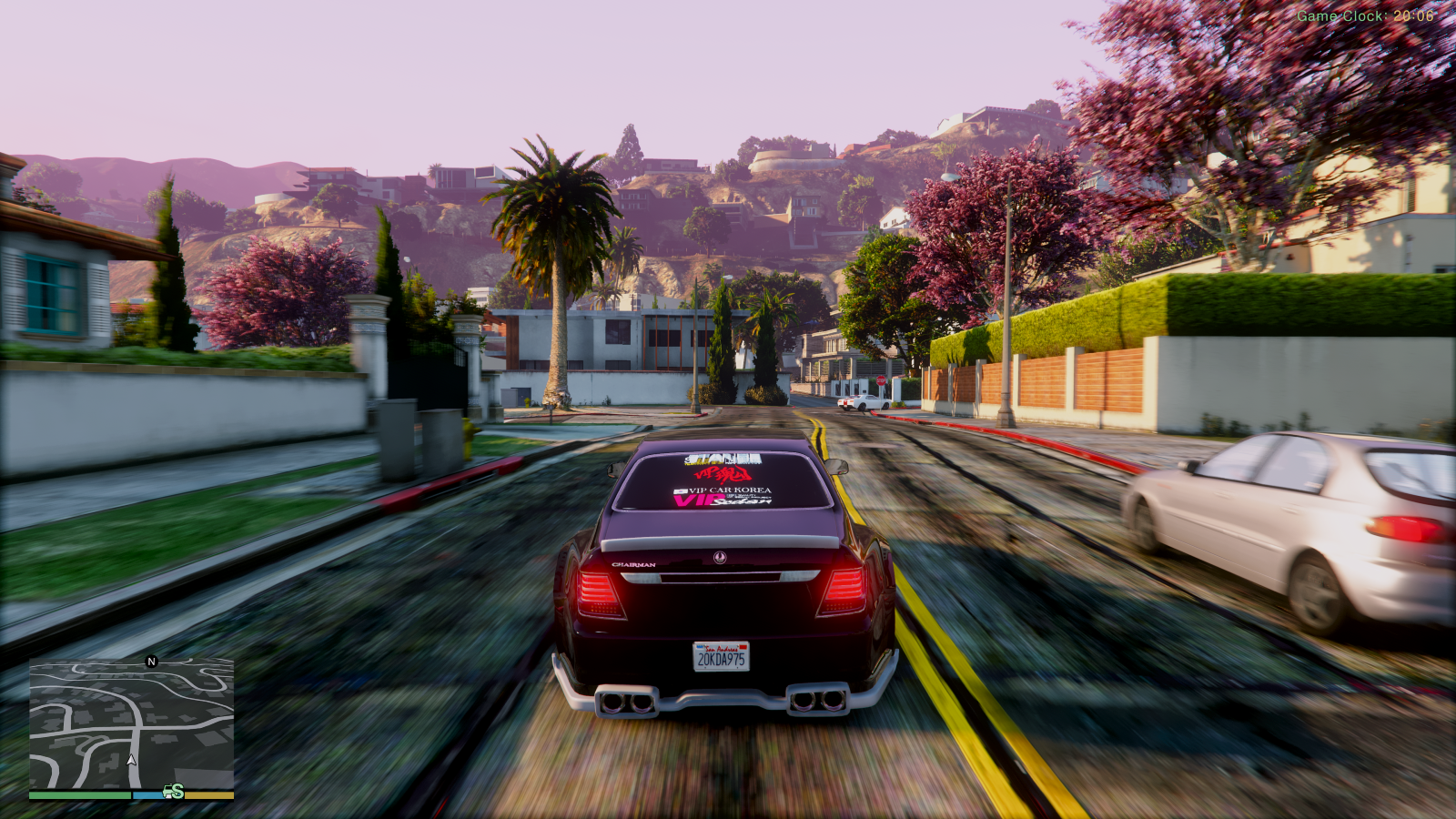
Task: Click the 'S' letter beside the car icon
Action: pos(177,793)
